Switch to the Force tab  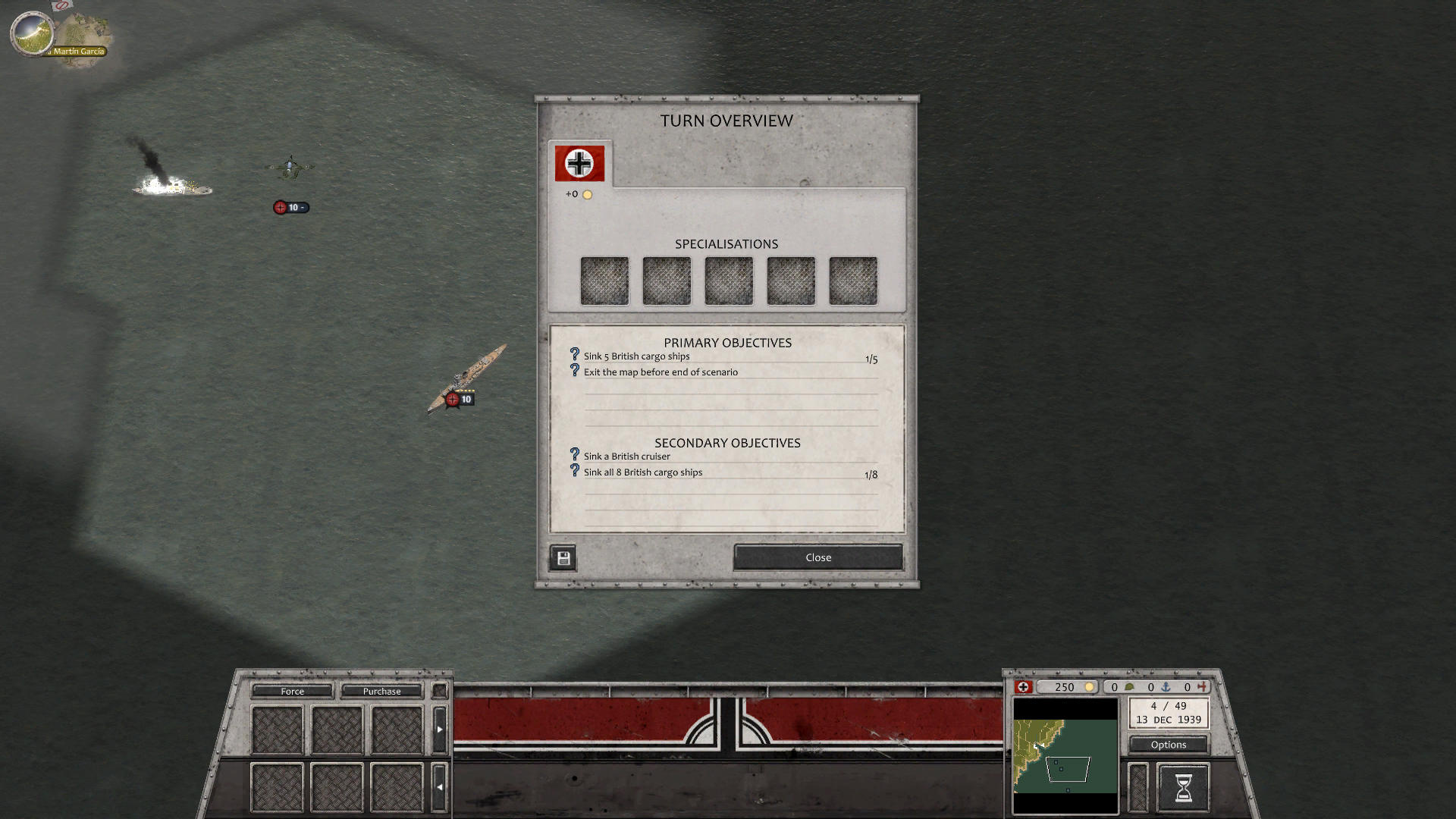point(291,691)
